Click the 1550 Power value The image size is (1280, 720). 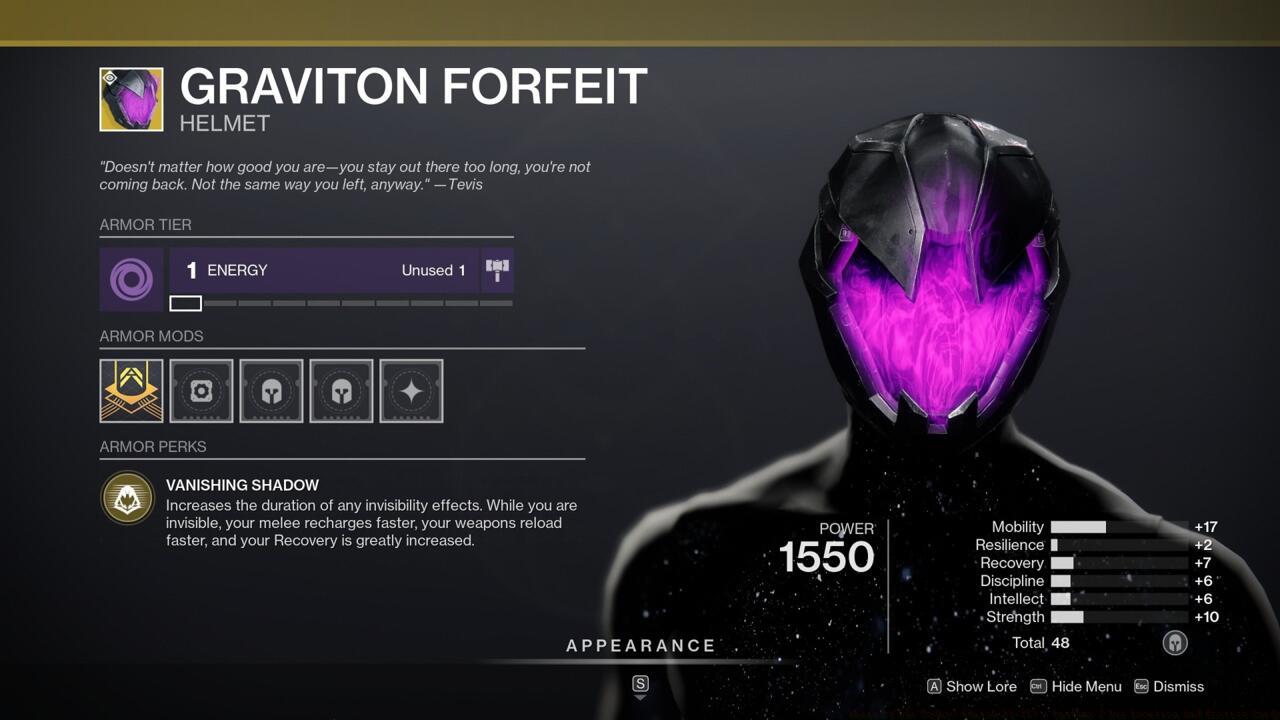point(828,557)
